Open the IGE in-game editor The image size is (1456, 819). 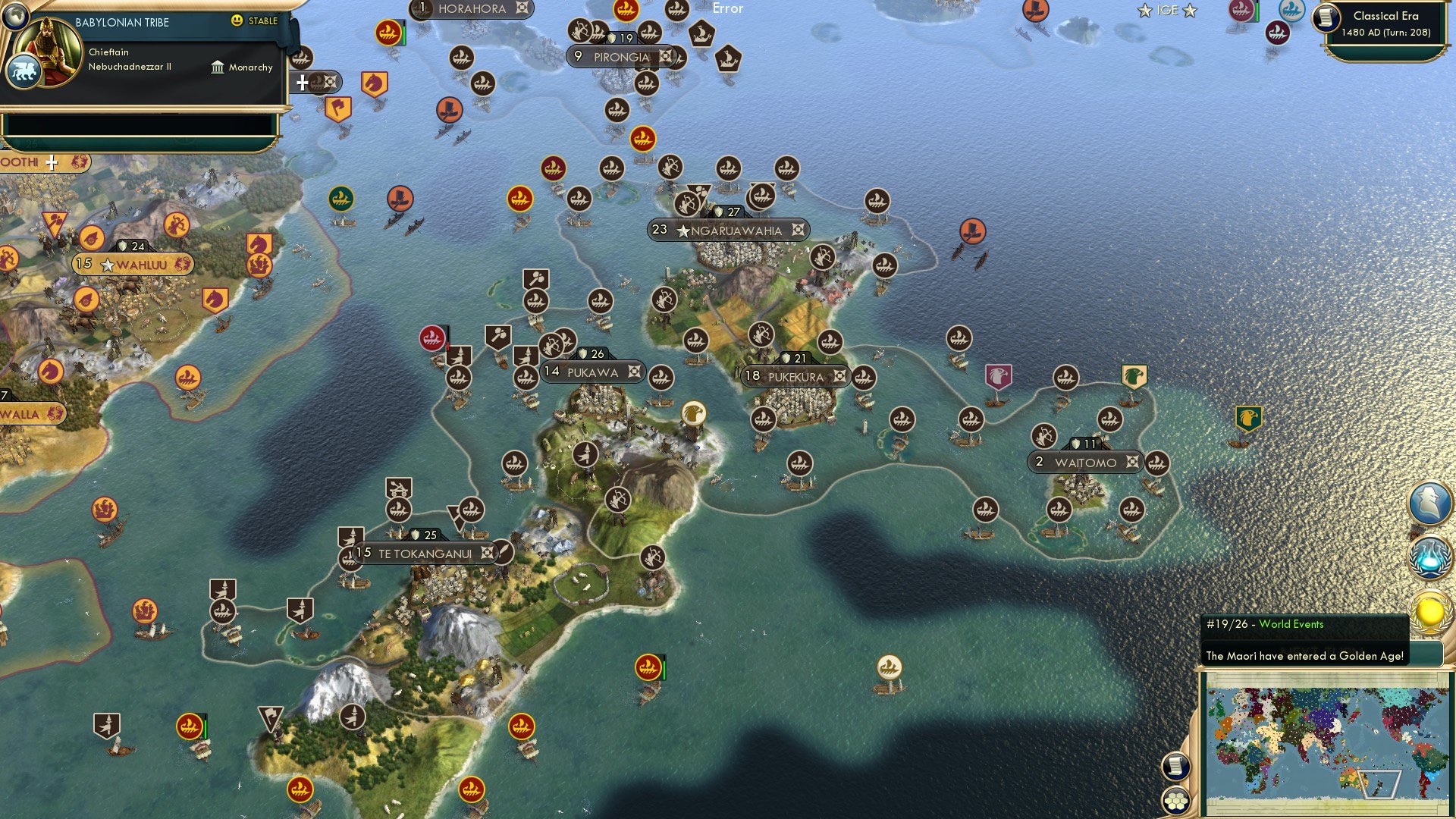1167,11
